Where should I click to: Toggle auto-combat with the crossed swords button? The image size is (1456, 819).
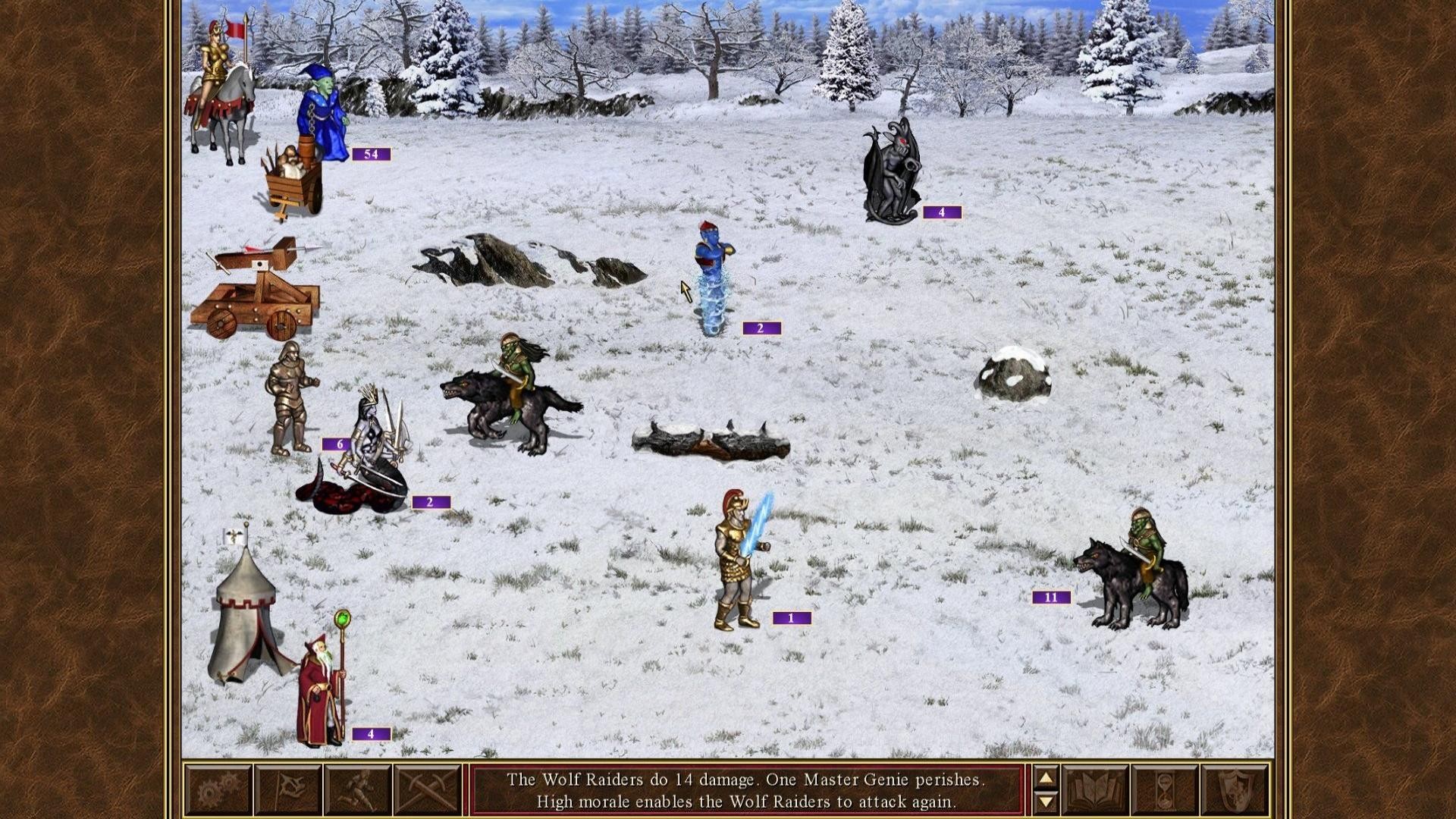[427, 791]
